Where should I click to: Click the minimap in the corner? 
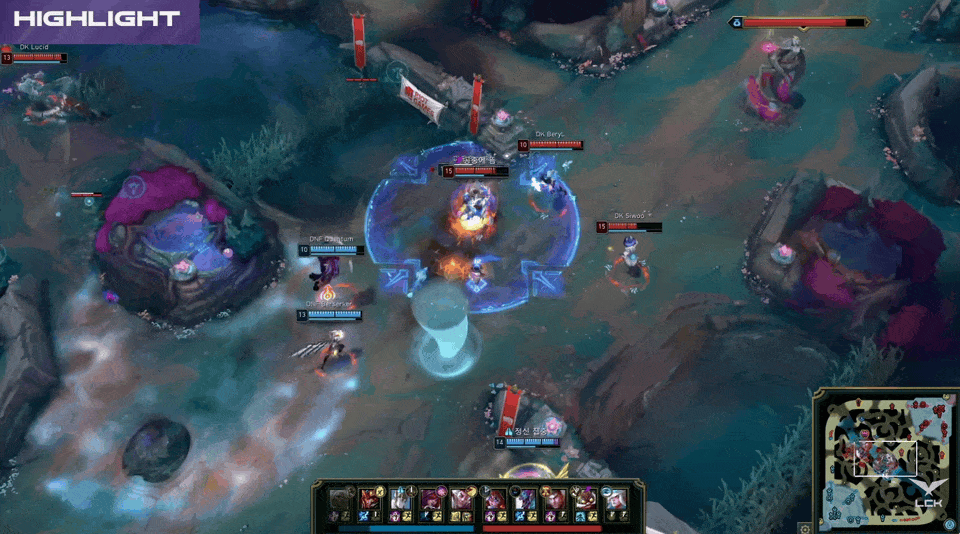click(x=883, y=458)
